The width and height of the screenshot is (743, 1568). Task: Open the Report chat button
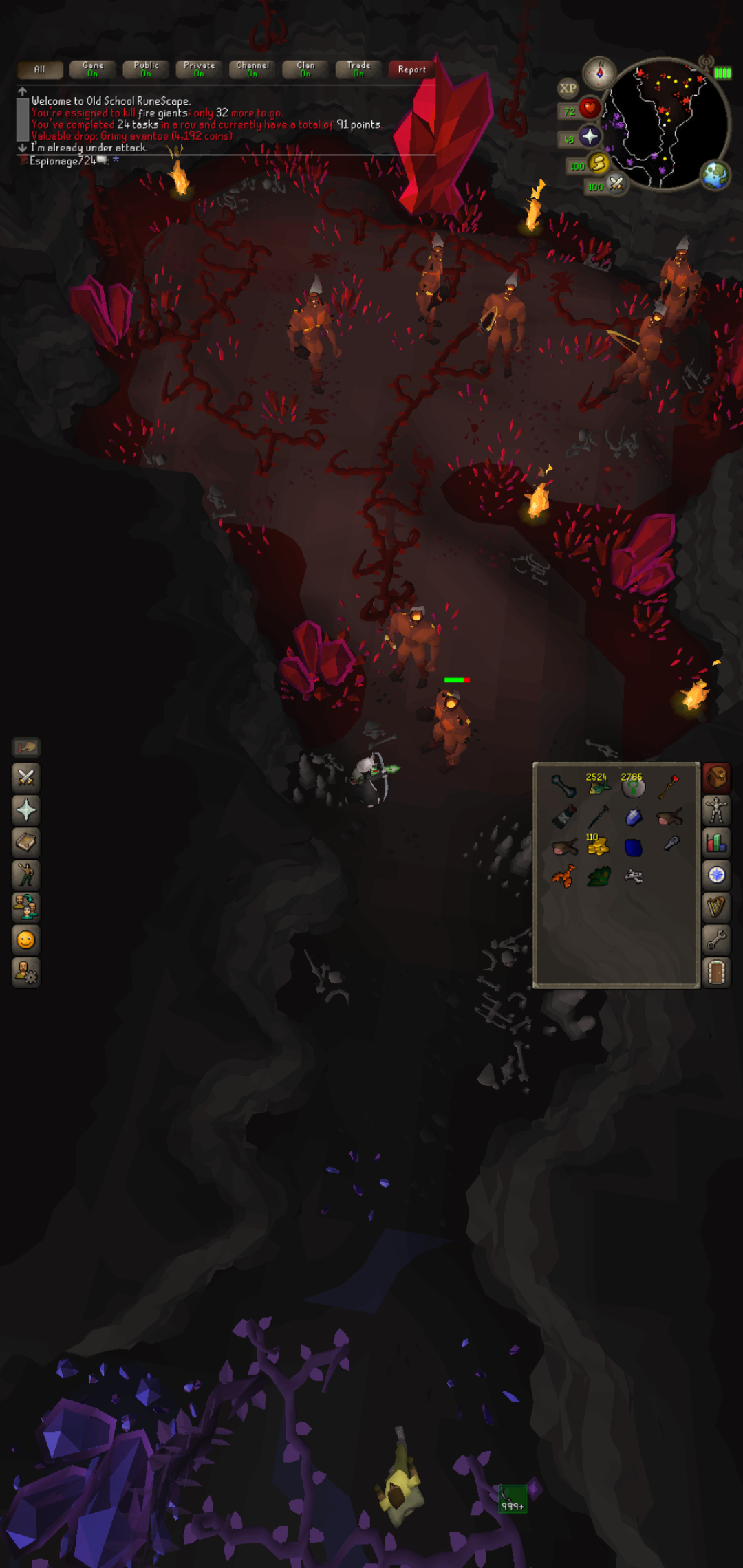(x=411, y=69)
